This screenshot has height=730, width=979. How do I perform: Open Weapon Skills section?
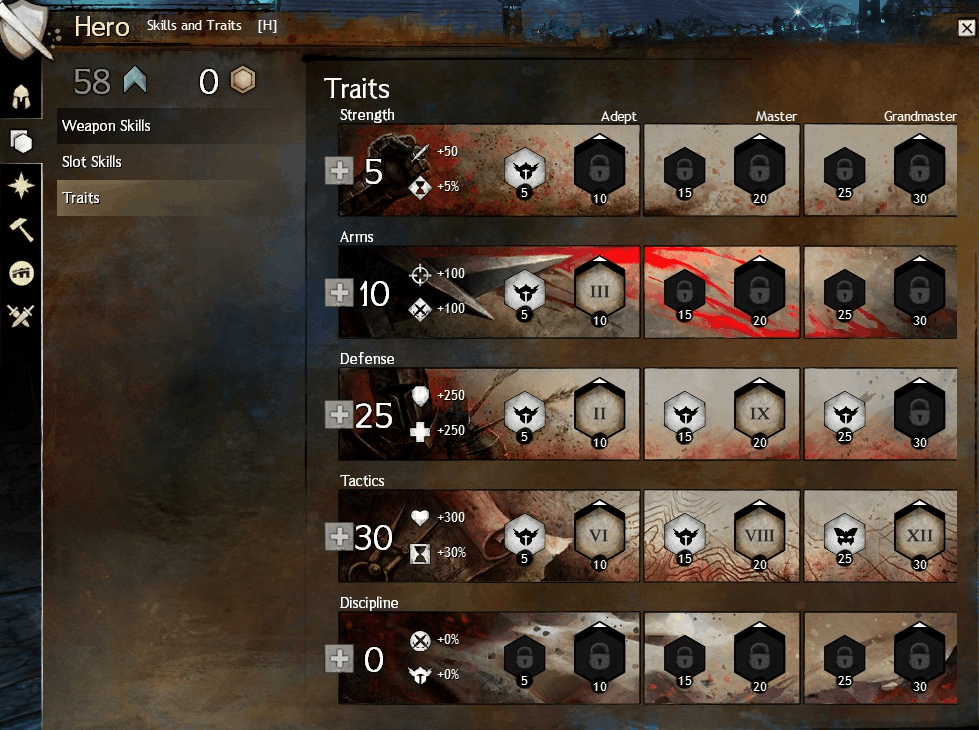(105, 126)
